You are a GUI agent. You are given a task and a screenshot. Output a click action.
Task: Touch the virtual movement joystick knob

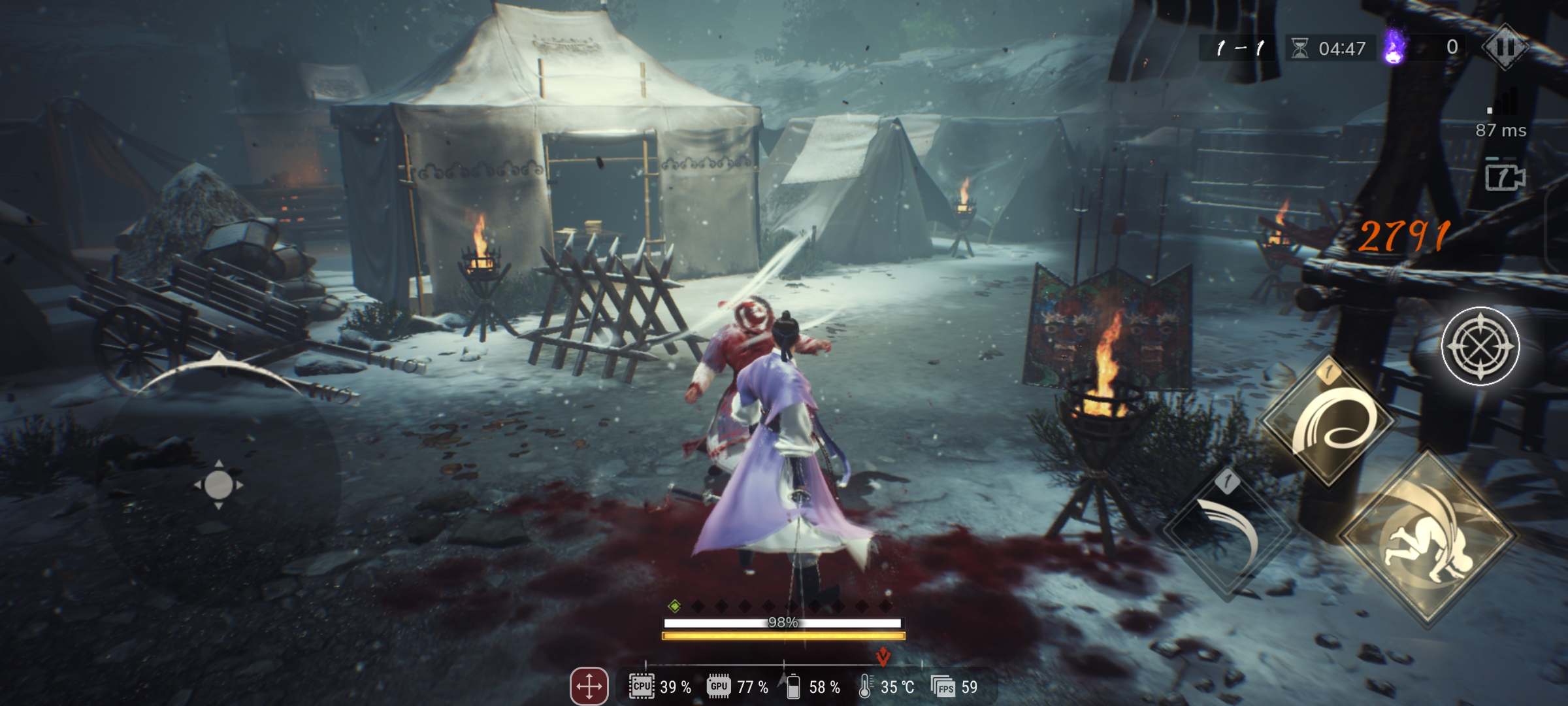click(x=219, y=485)
